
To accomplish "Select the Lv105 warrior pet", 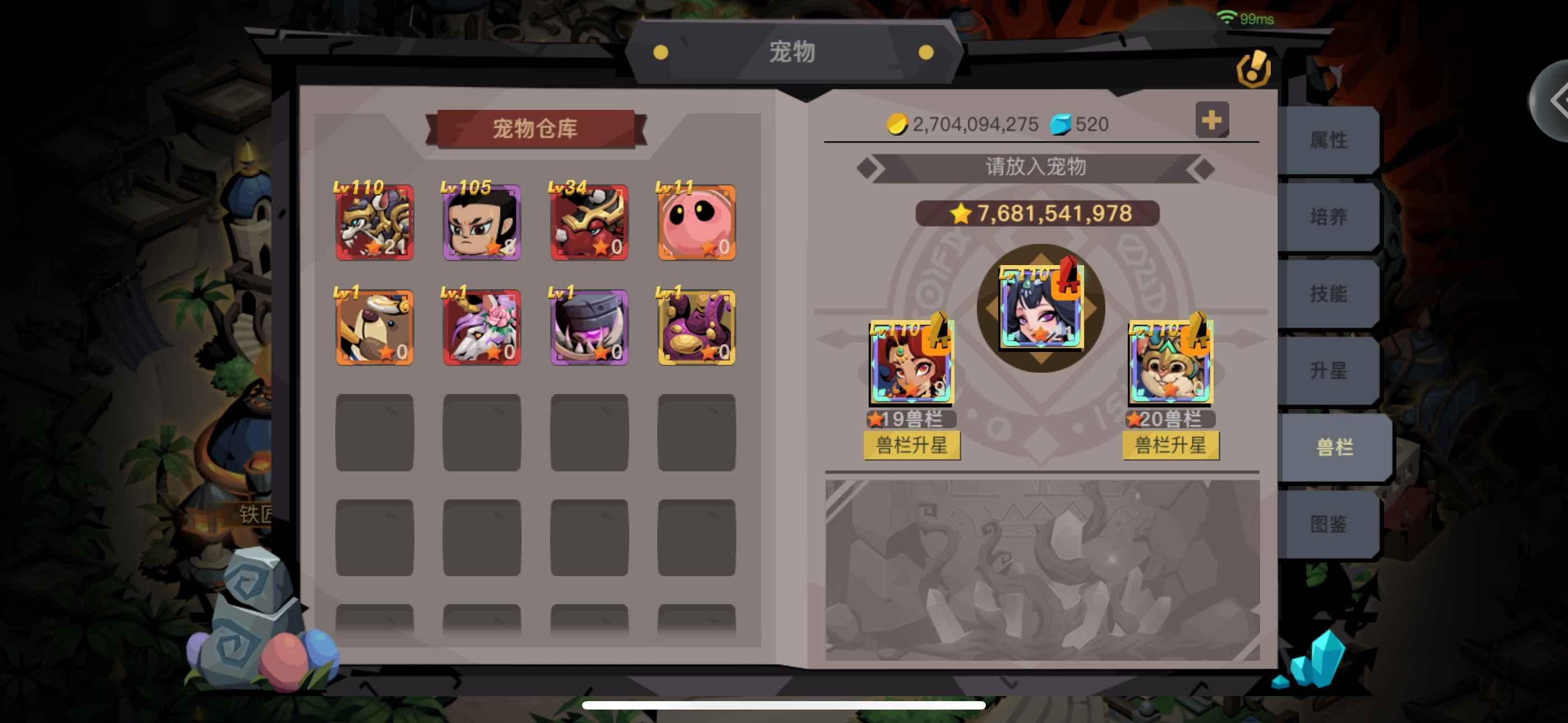I will point(481,224).
